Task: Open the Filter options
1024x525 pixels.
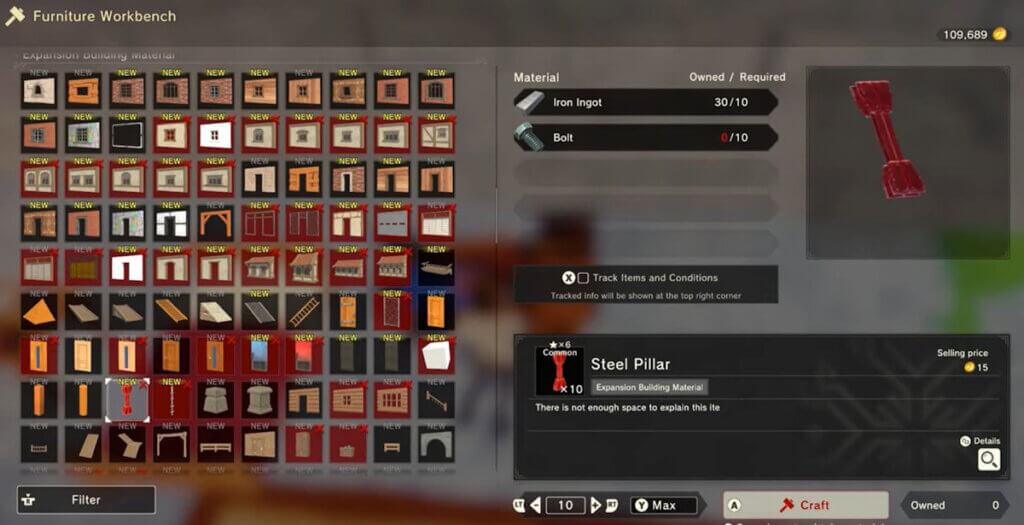Action: (86, 499)
